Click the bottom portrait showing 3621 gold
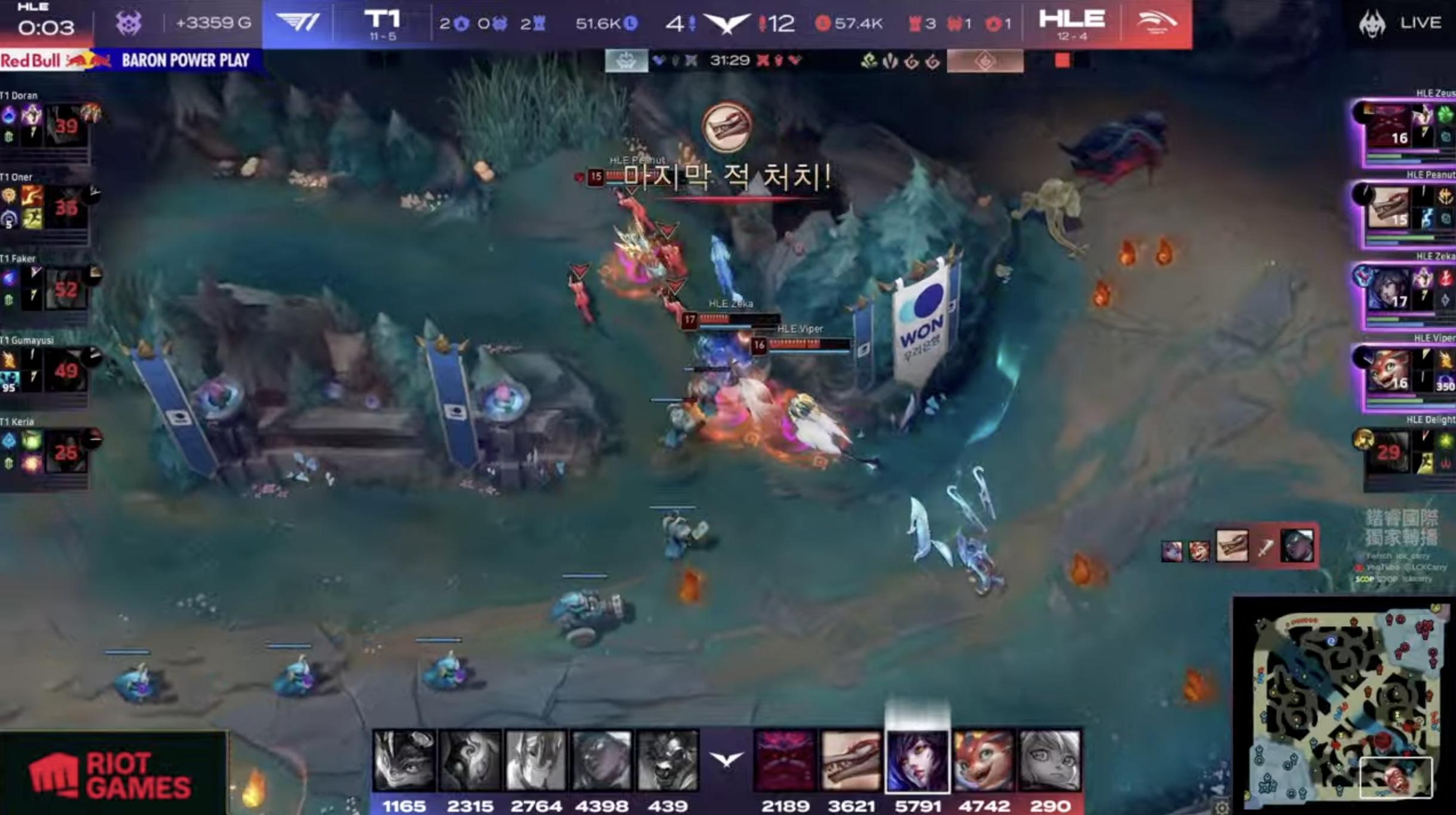1456x815 pixels. tap(851, 761)
